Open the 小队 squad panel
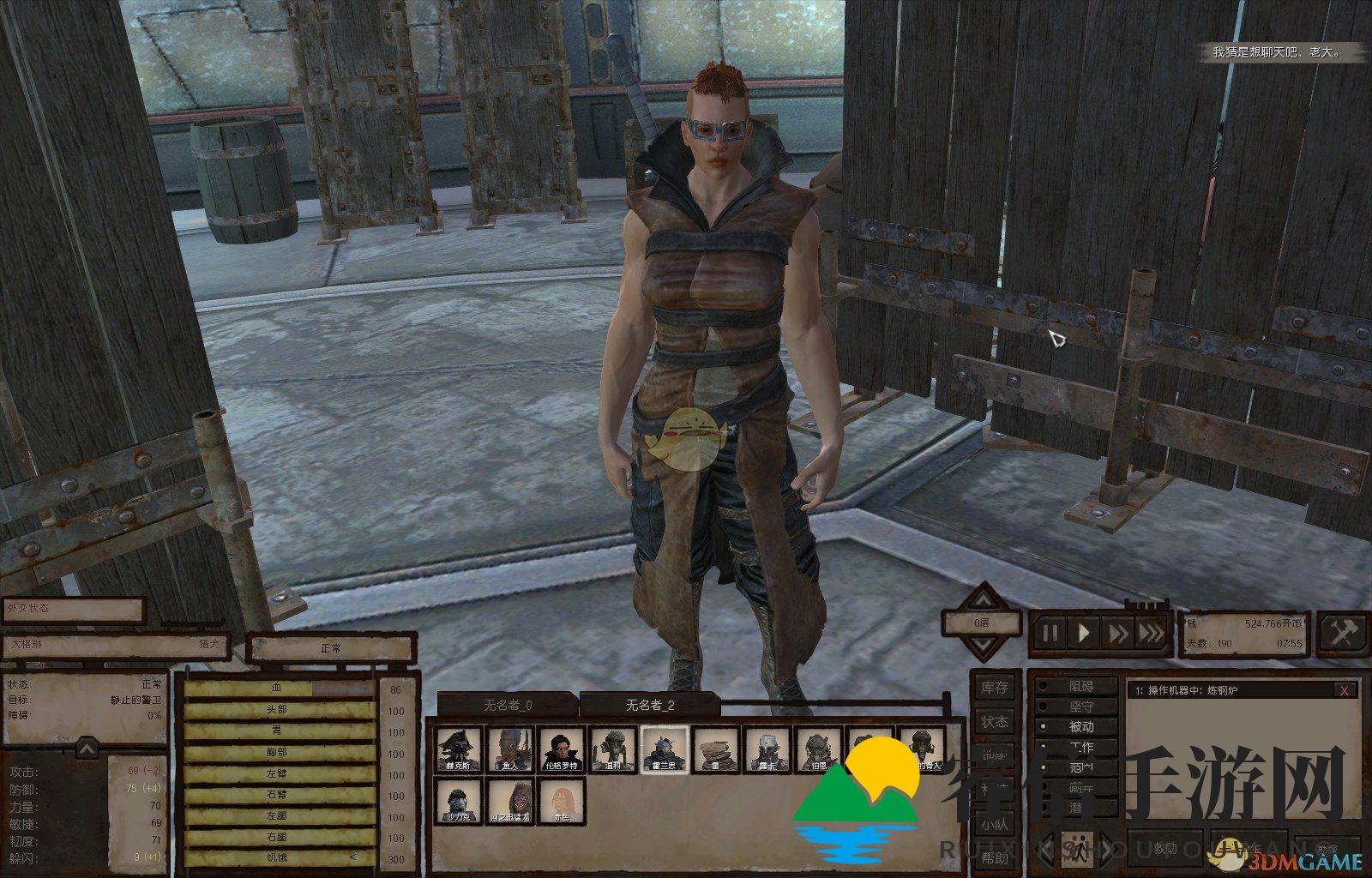The image size is (1372, 878). pyautogui.click(x=994, y=825)
